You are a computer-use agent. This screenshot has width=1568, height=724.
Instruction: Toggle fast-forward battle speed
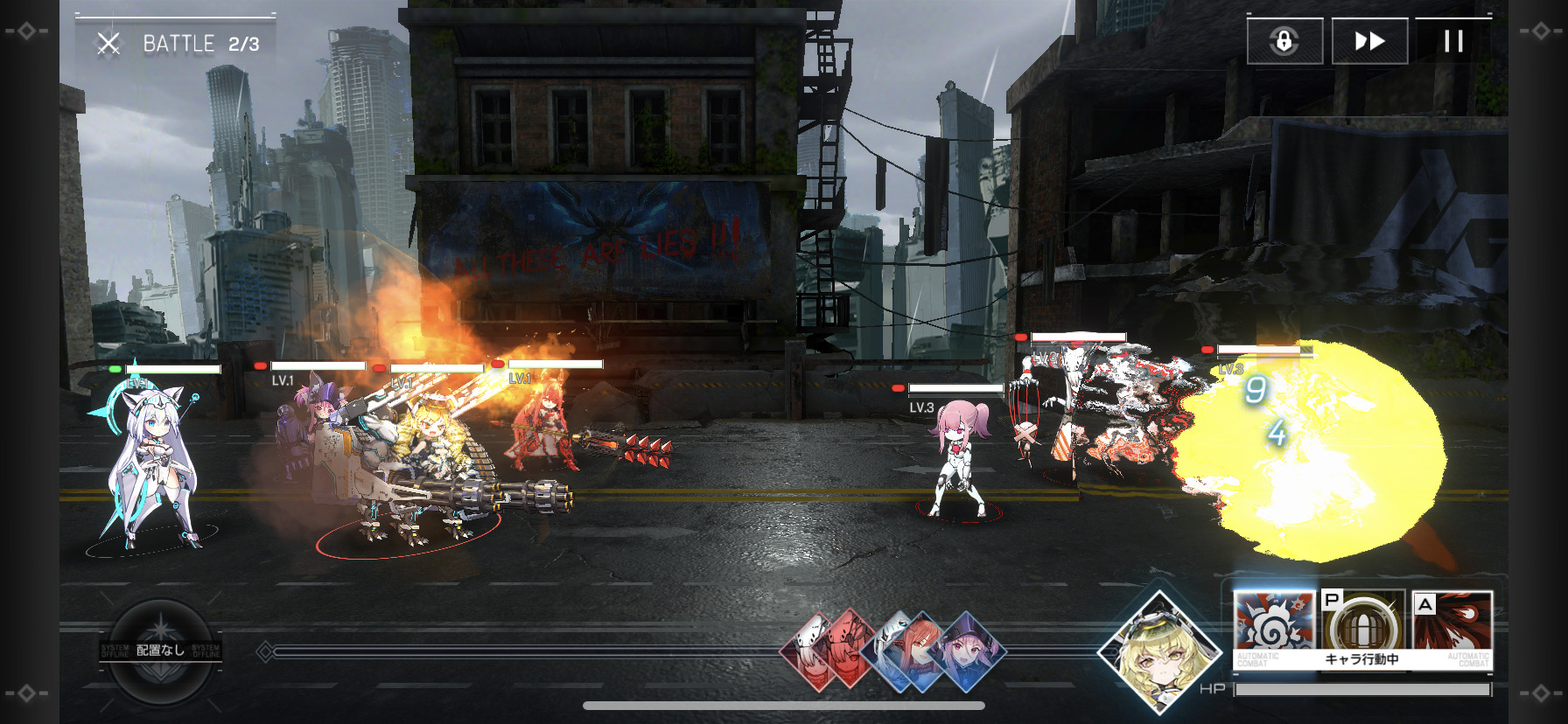1369,41
